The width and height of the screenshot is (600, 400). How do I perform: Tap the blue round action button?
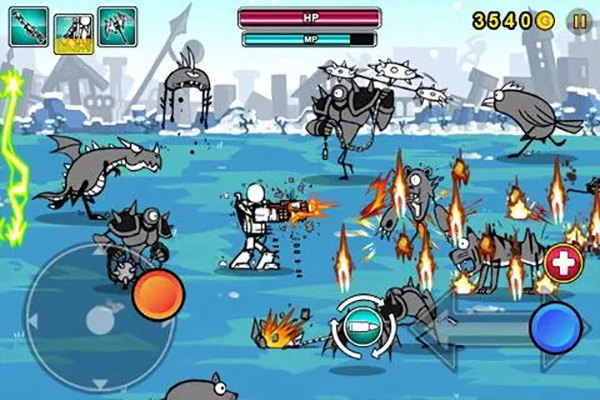pos(556,327)
